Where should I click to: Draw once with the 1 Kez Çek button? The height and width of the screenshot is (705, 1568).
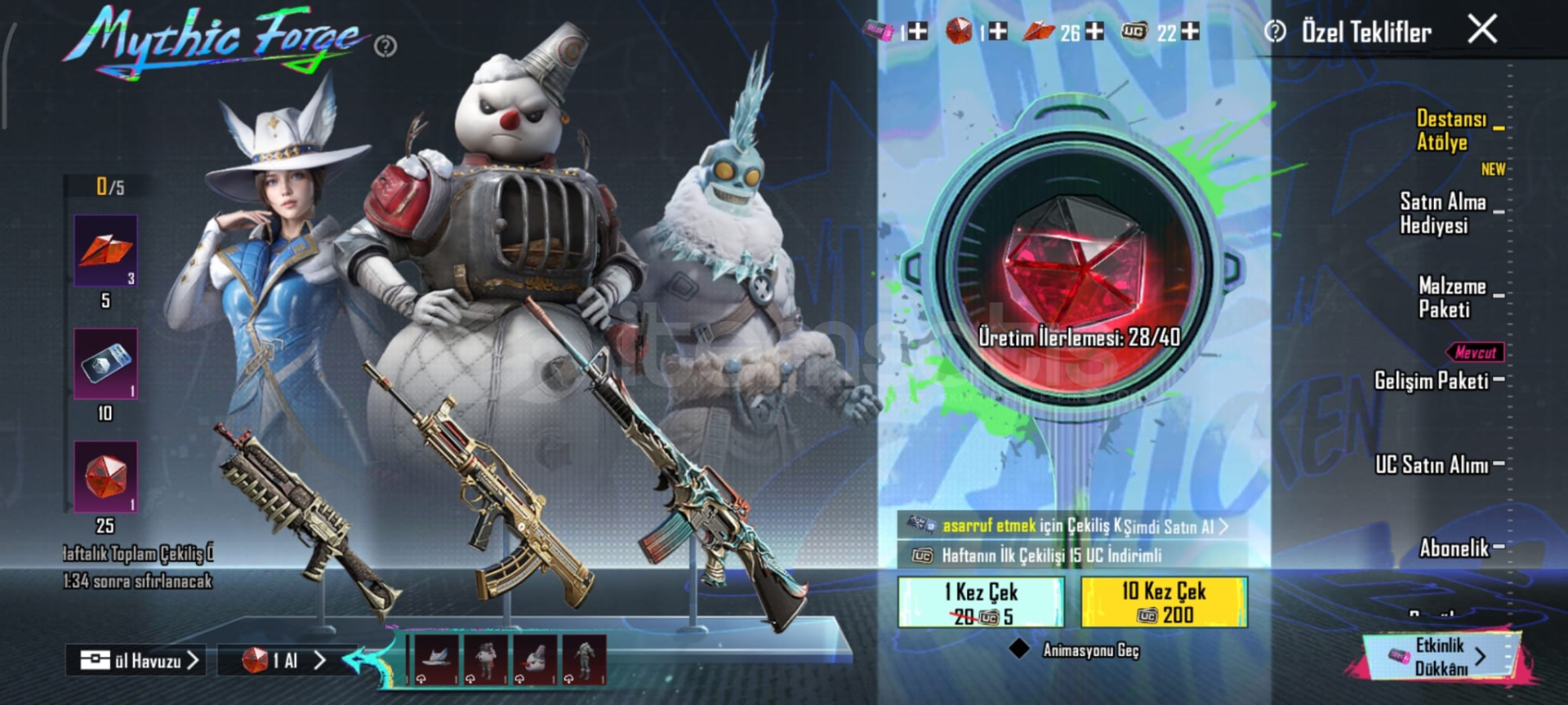pyautogui.click(x=981, y=603)
